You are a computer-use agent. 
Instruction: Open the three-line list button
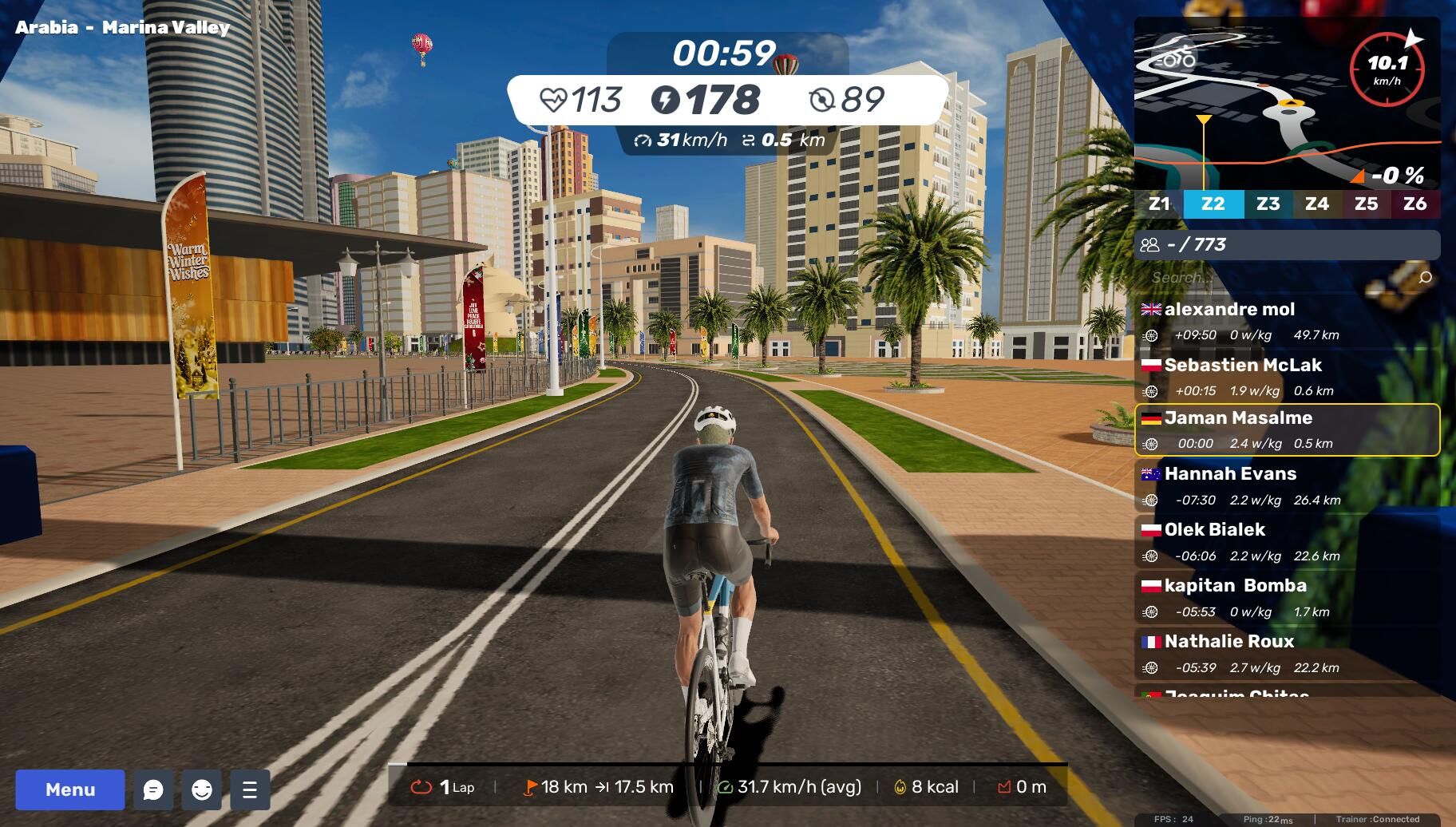[x=250, y=789]
